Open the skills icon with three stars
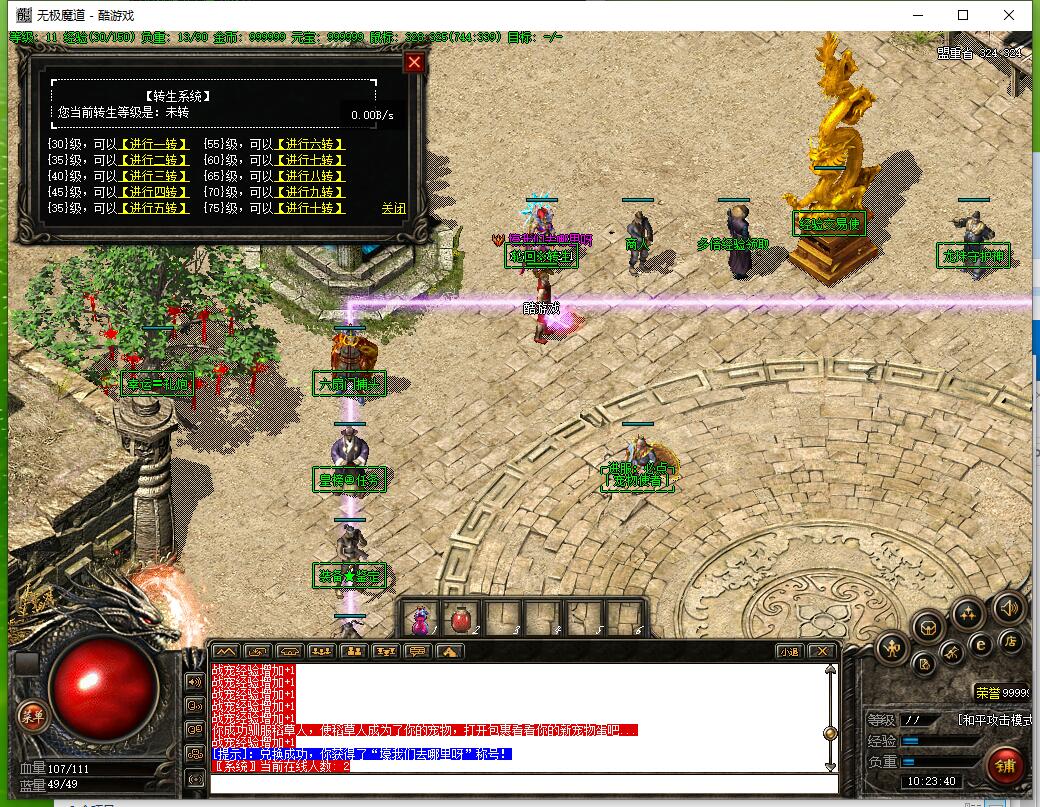 (967, 613)
